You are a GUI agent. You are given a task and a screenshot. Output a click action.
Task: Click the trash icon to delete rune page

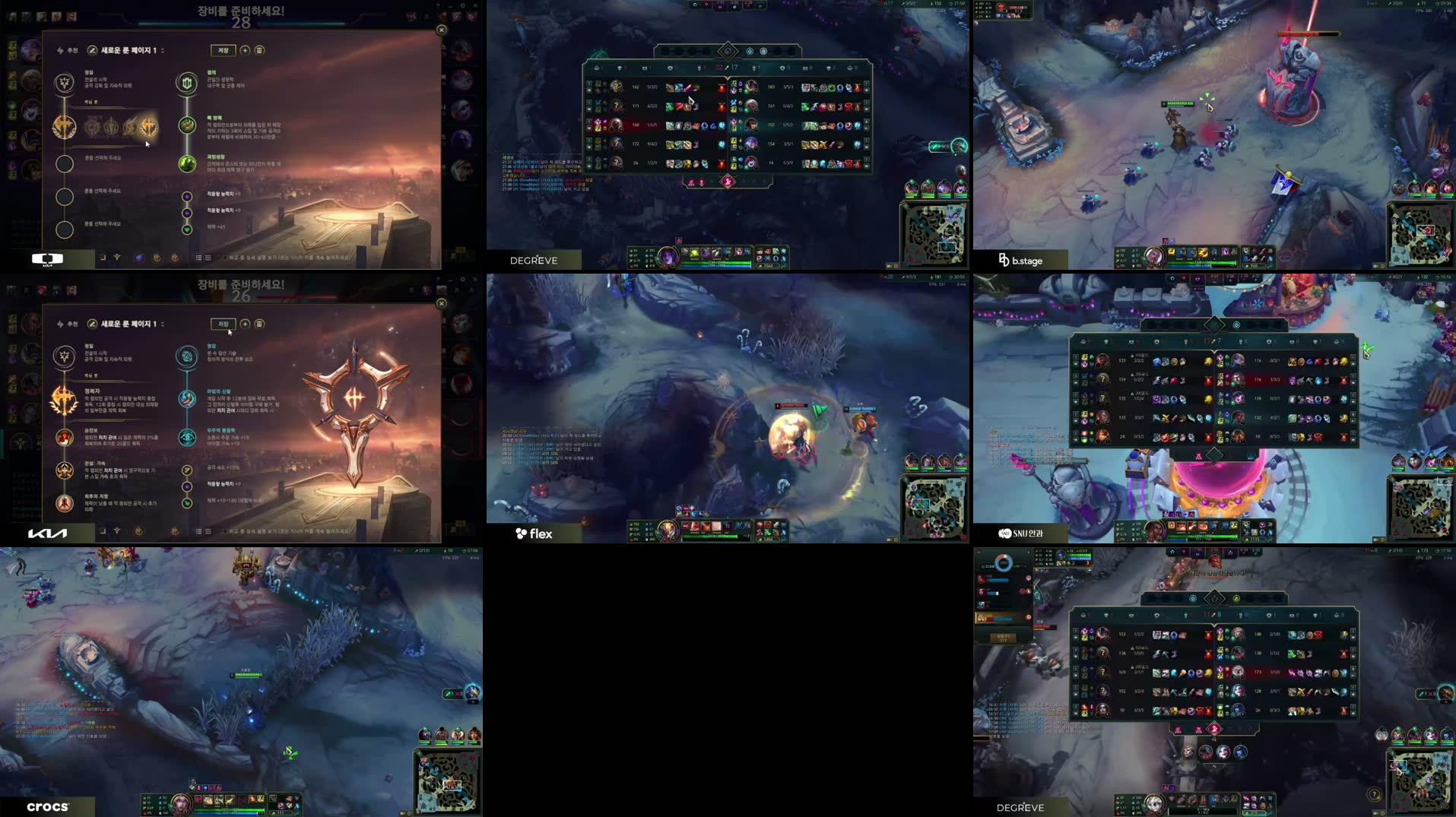pyautogui.click(x=259, y=50)
